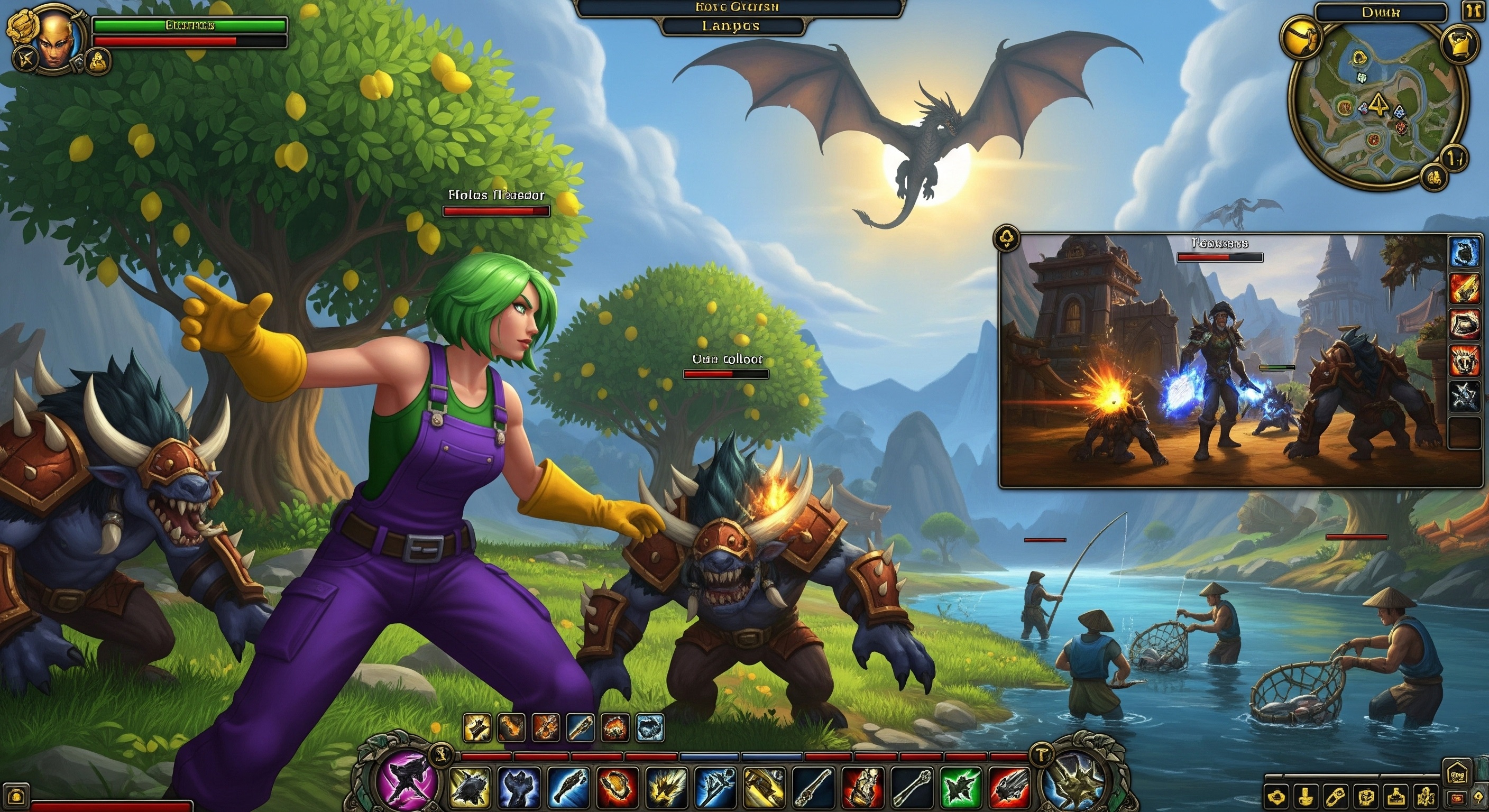Activate the red claw swipe ability
The width and height of the screenshot is (1489, 812).
click(1009, 787)
